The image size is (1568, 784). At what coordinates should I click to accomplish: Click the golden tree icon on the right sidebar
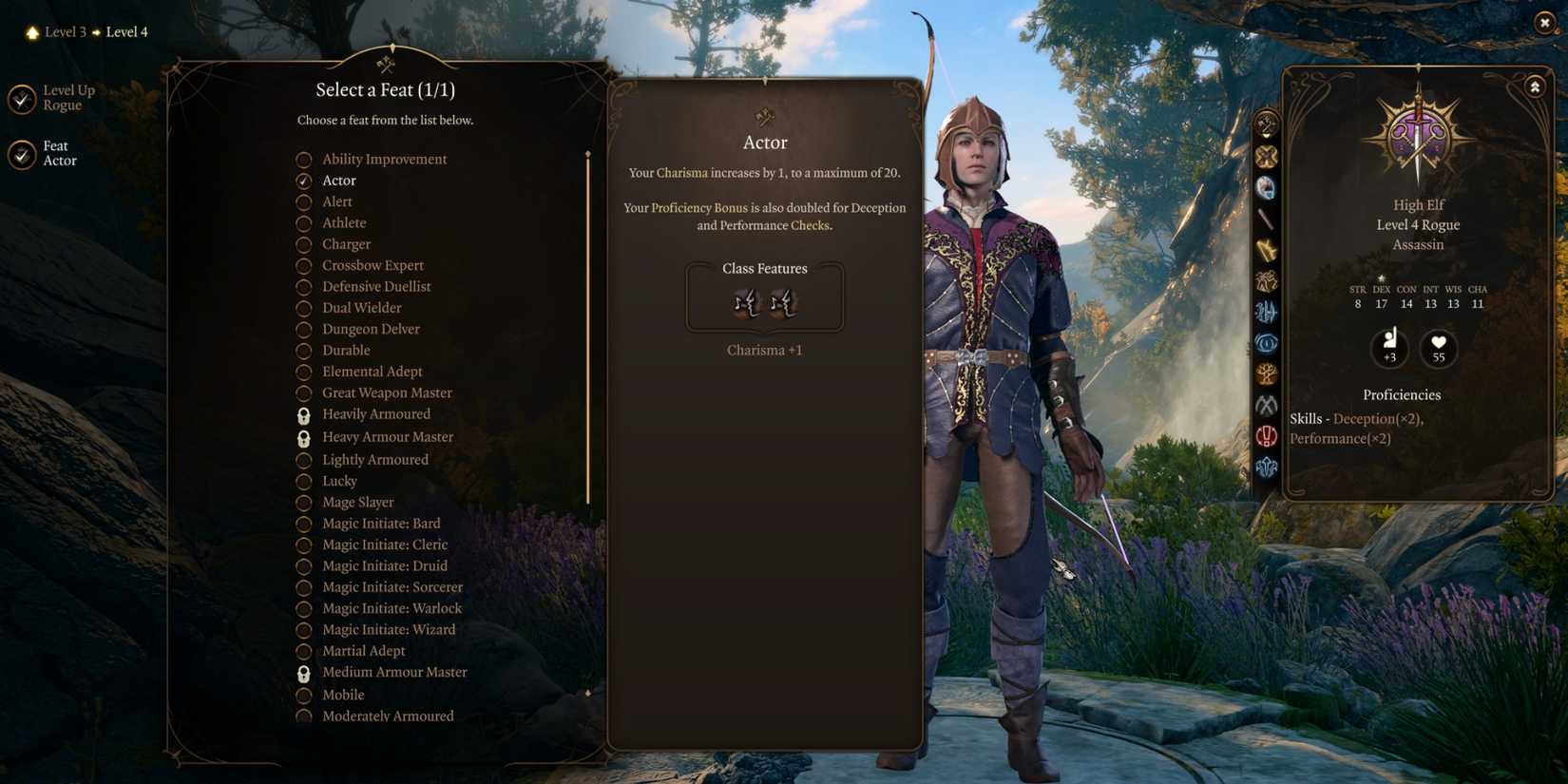click(1266, 374)
